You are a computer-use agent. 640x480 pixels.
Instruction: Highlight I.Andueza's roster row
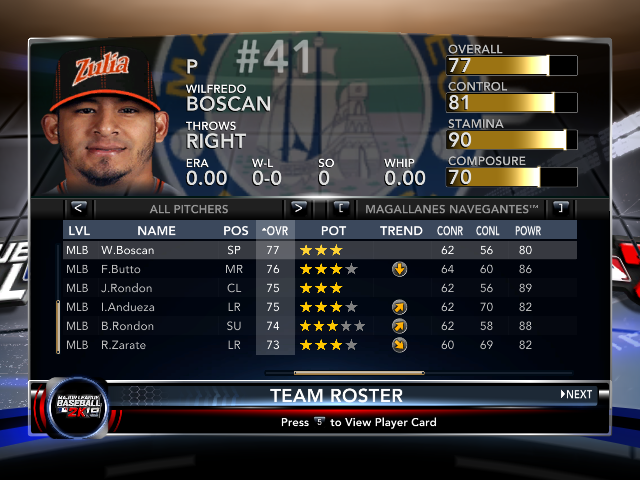click(129, 307)
